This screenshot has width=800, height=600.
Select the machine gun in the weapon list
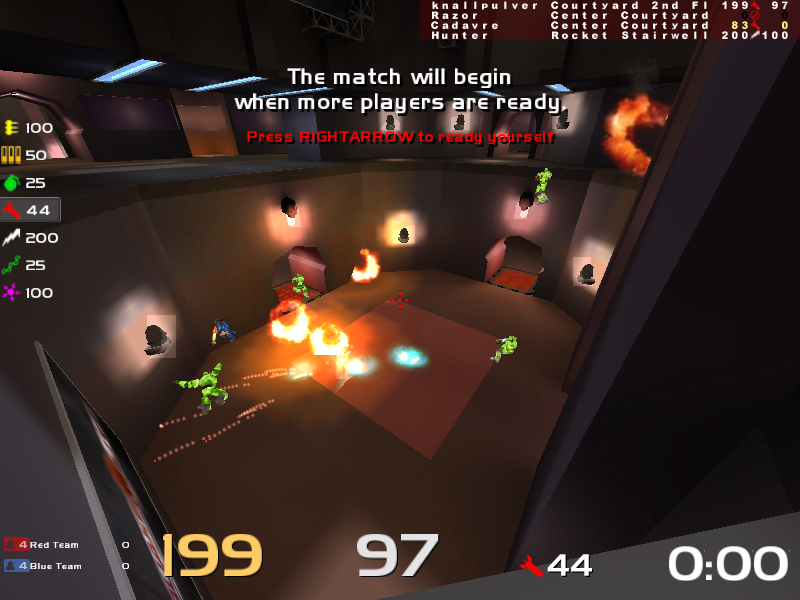[x=29, y=128]
